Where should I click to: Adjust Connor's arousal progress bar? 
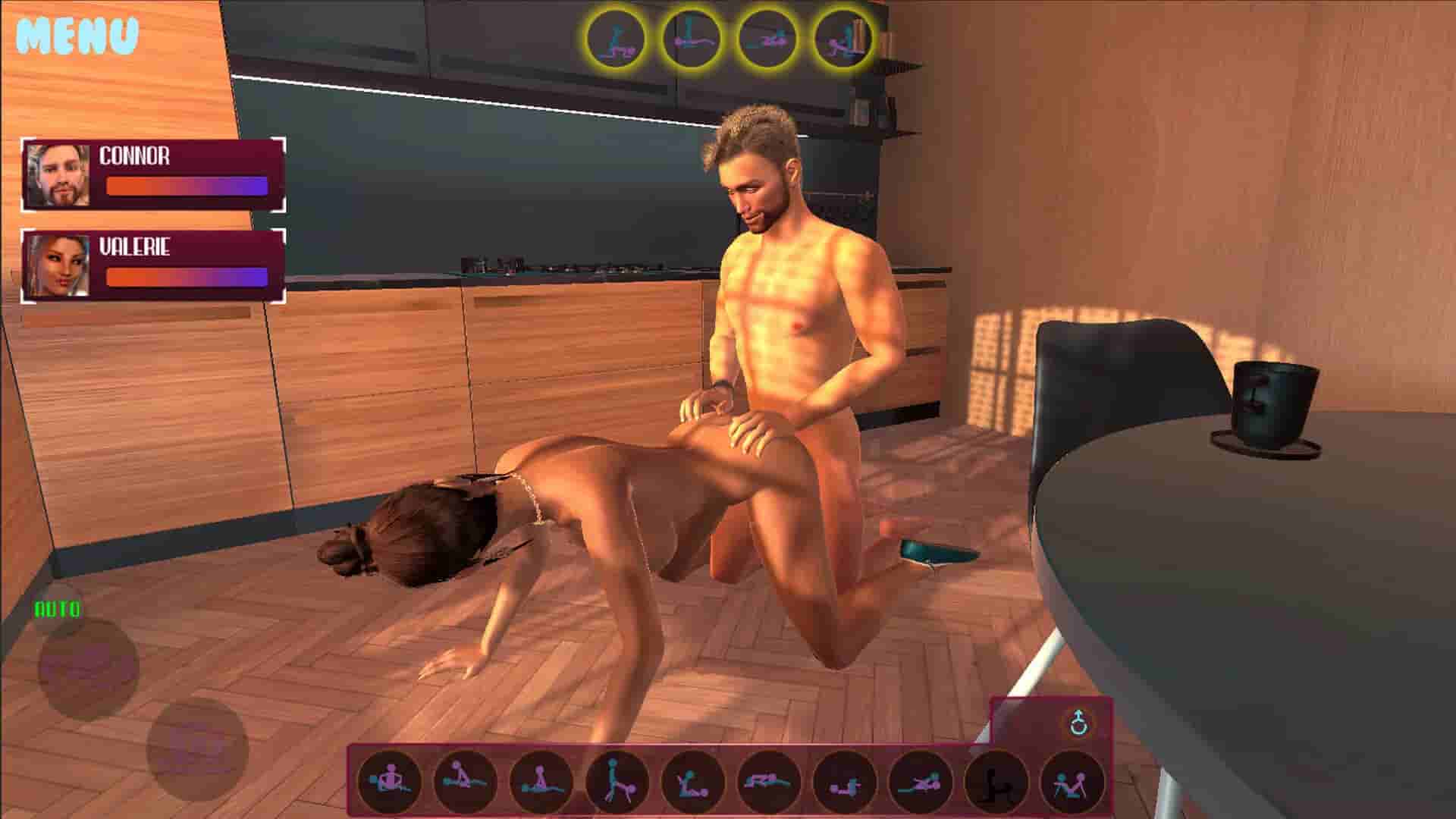[188, 184]
